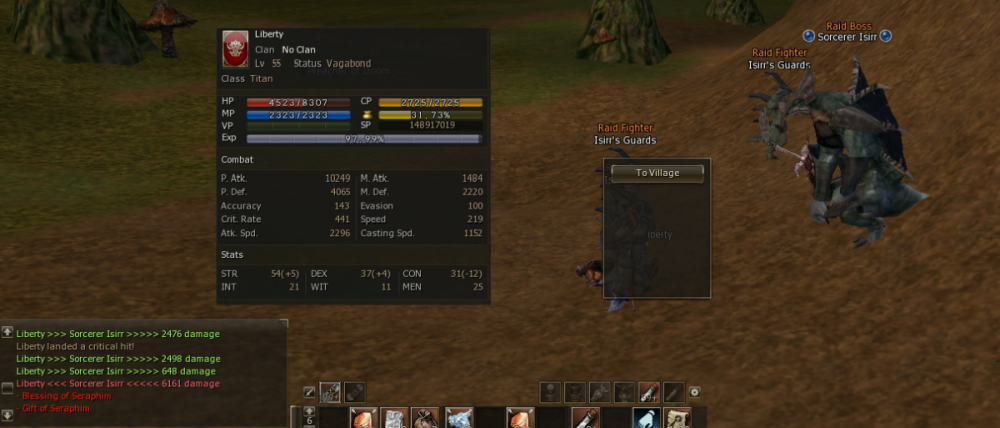Click the combat log's down arrow button

click(7, 414)
